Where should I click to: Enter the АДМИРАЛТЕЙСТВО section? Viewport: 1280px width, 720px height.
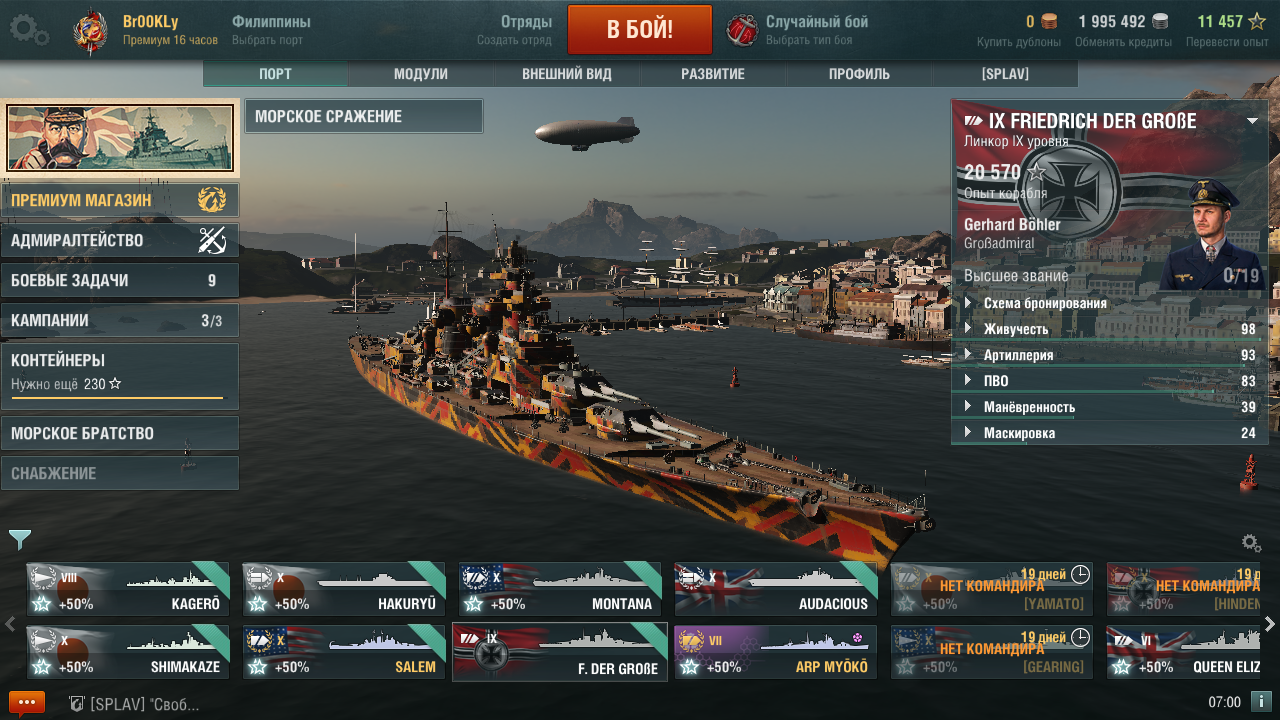point(120,240)
